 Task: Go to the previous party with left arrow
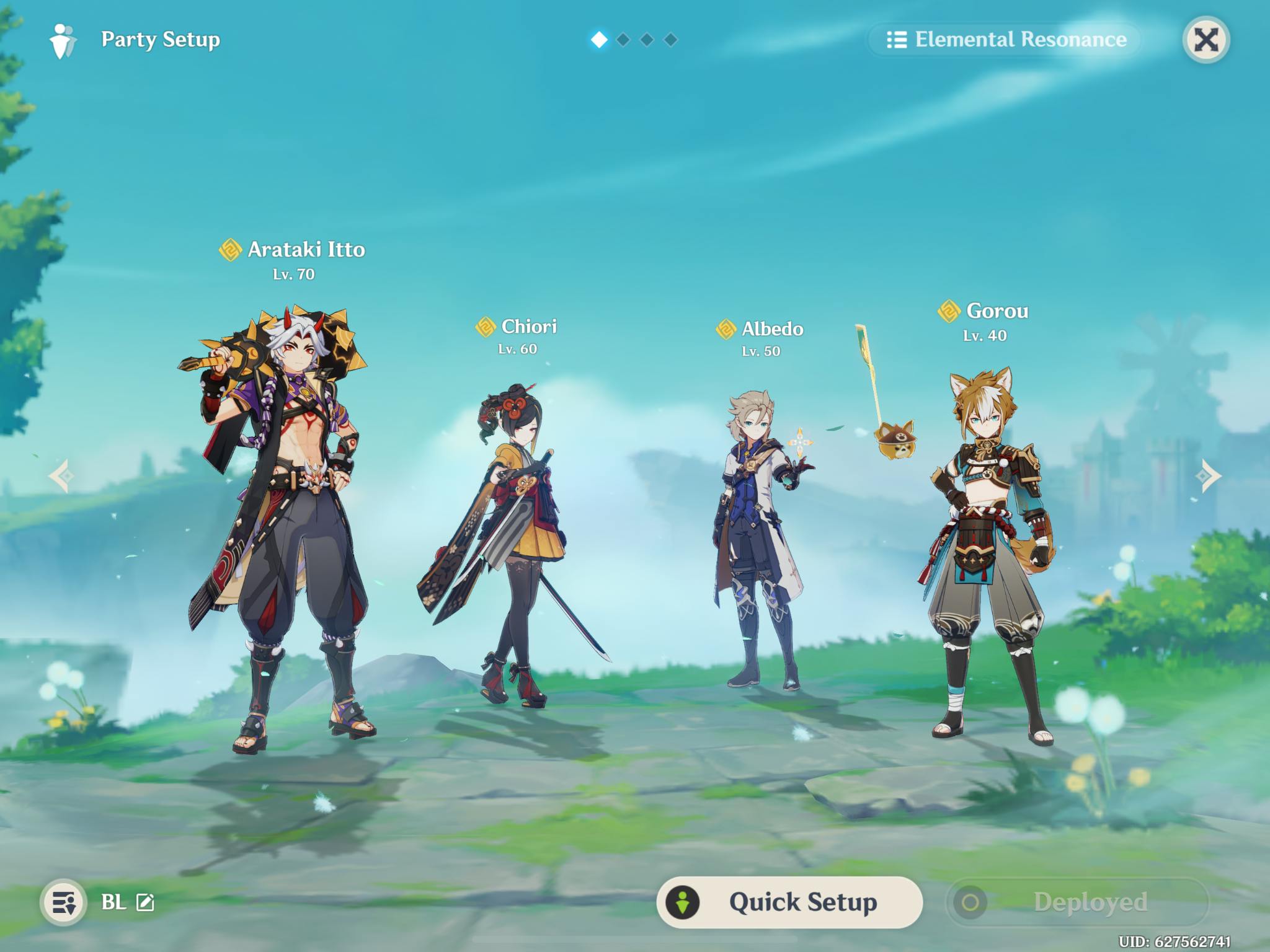(61, 476)
